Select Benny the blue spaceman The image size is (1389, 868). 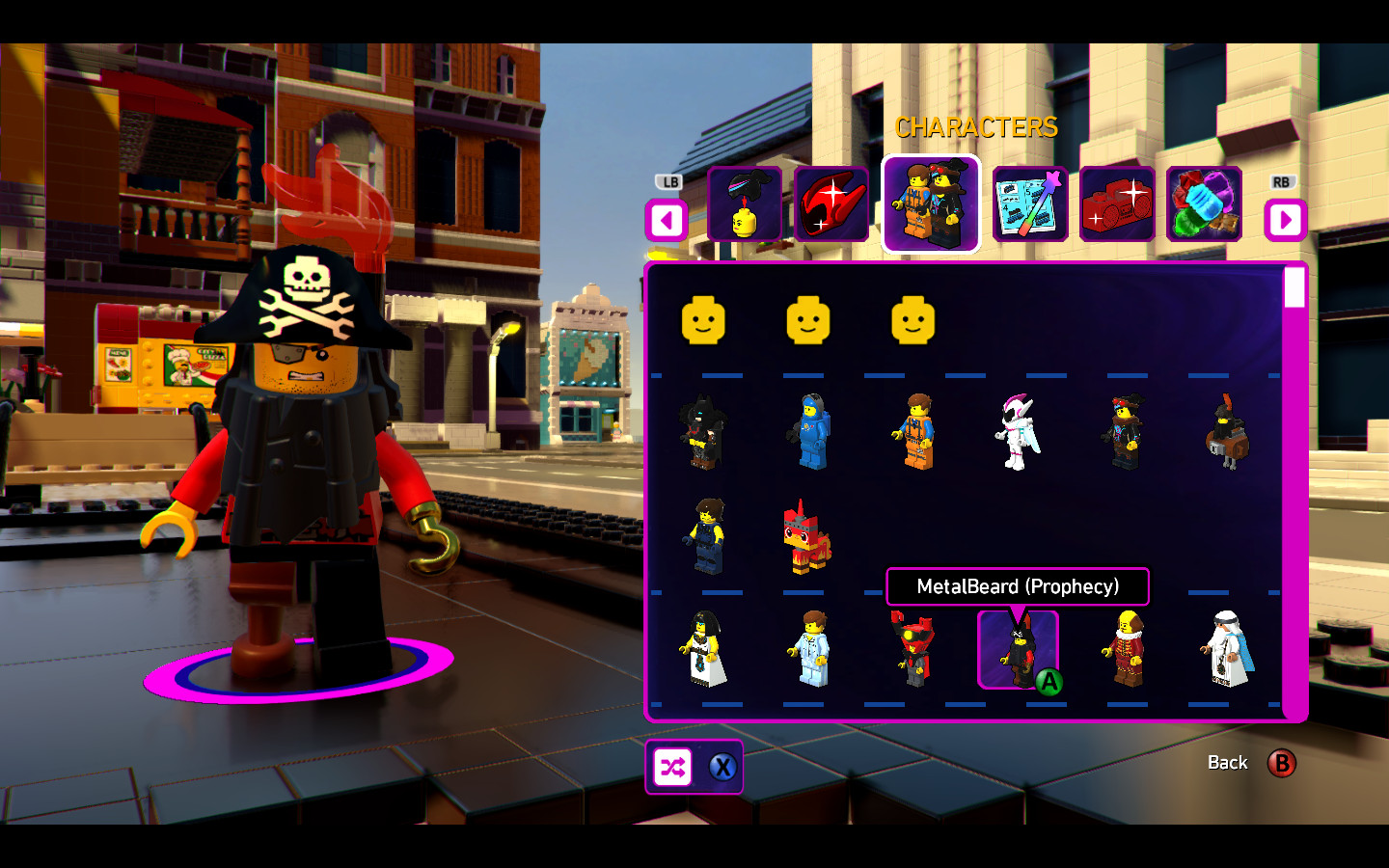pyautogui.click(x=811, y=429)
